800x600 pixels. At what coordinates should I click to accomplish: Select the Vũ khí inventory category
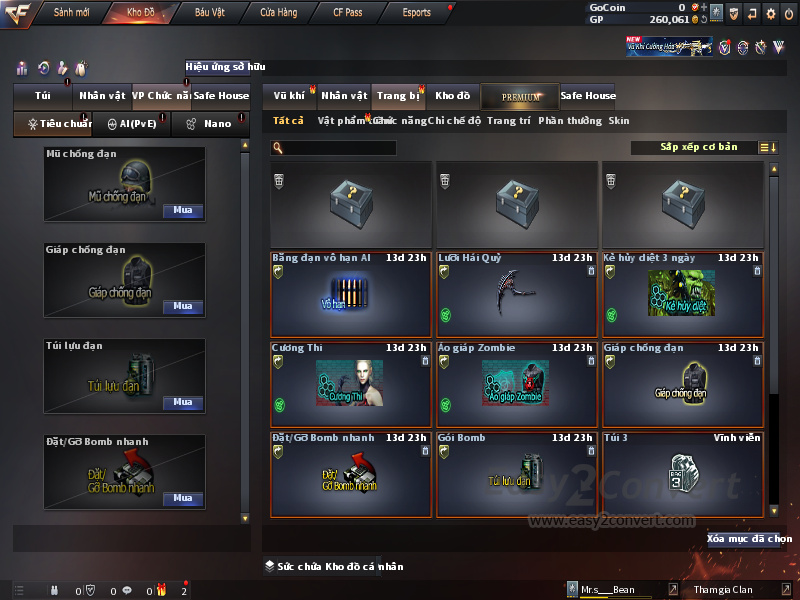pos(290,96)
